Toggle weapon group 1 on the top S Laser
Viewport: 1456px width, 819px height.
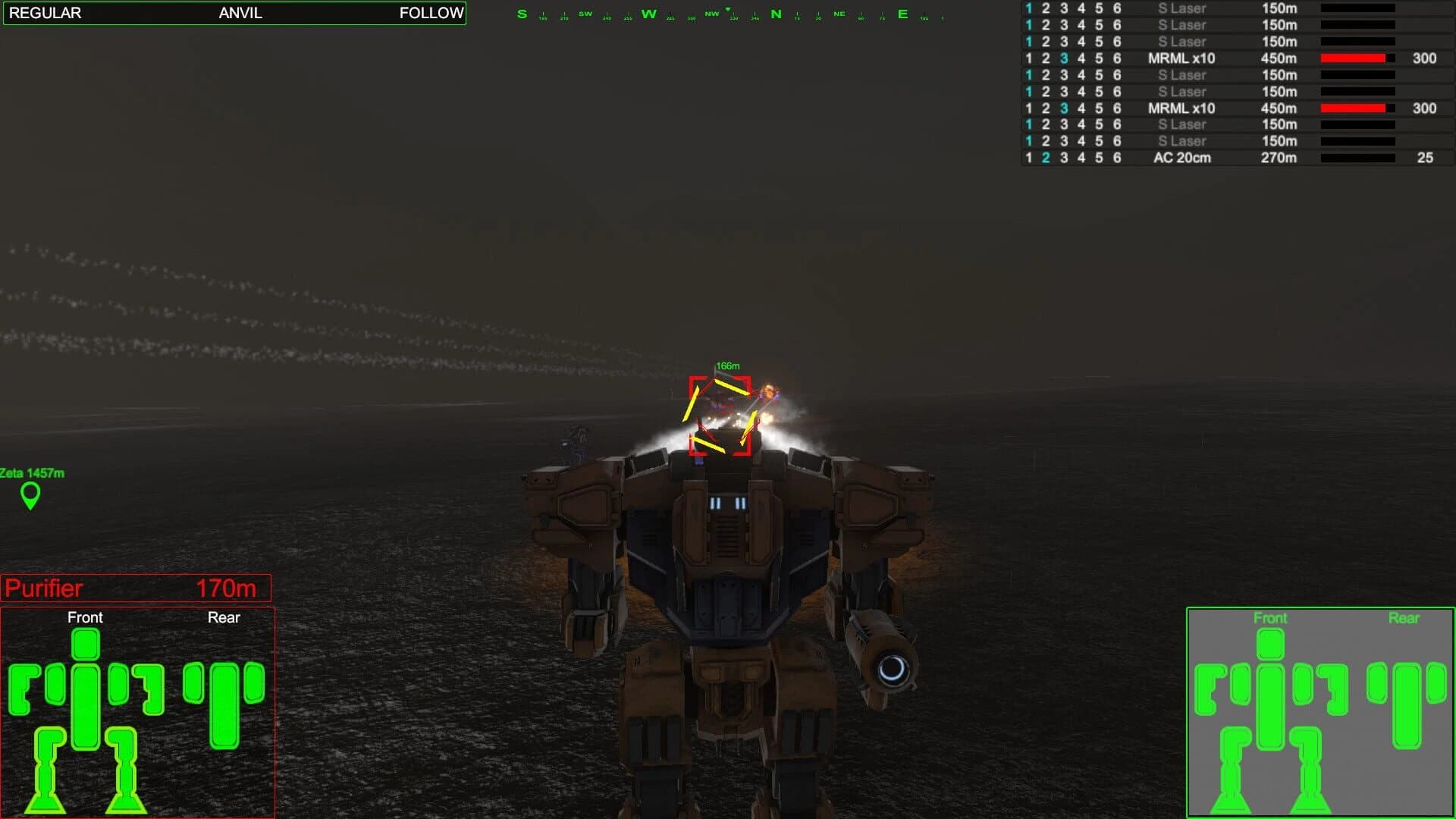[x=1028, y=9]
